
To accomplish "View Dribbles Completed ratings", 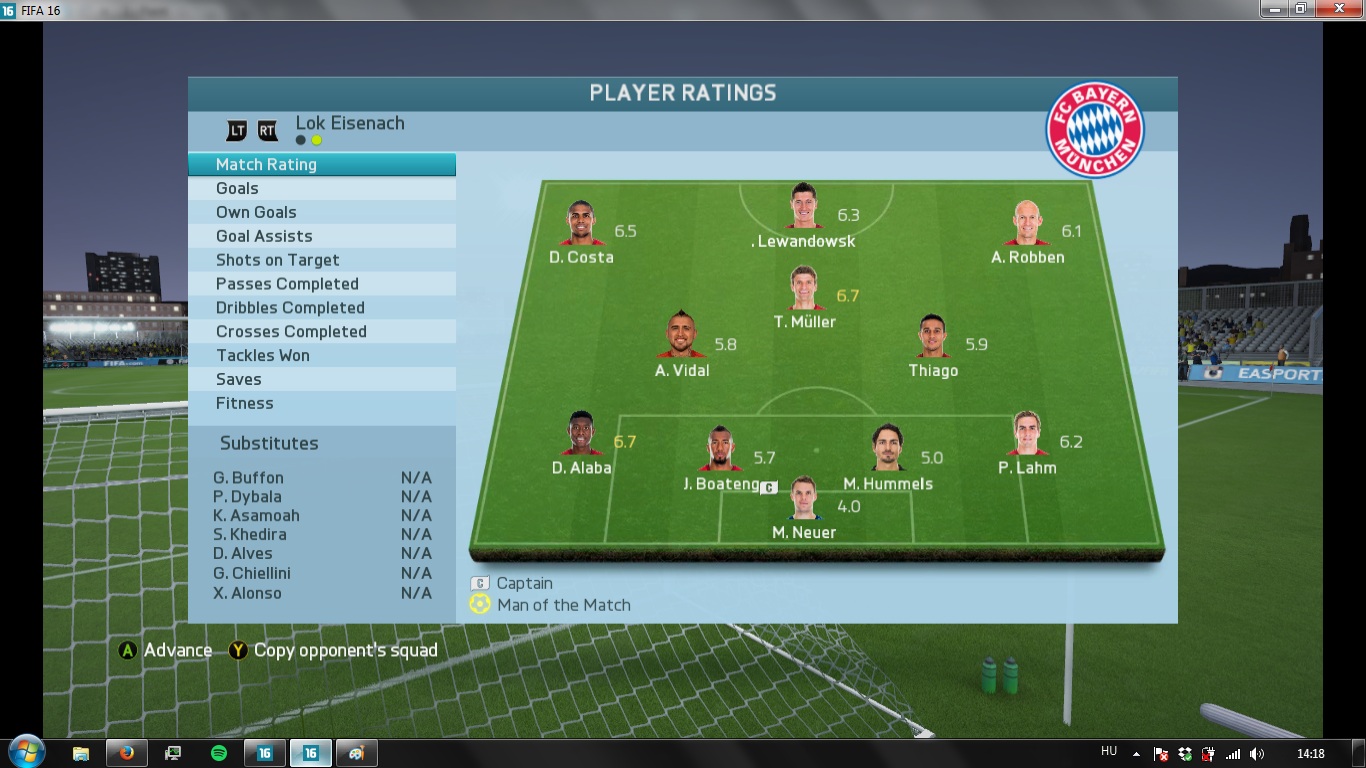I will tap(321, 308).
